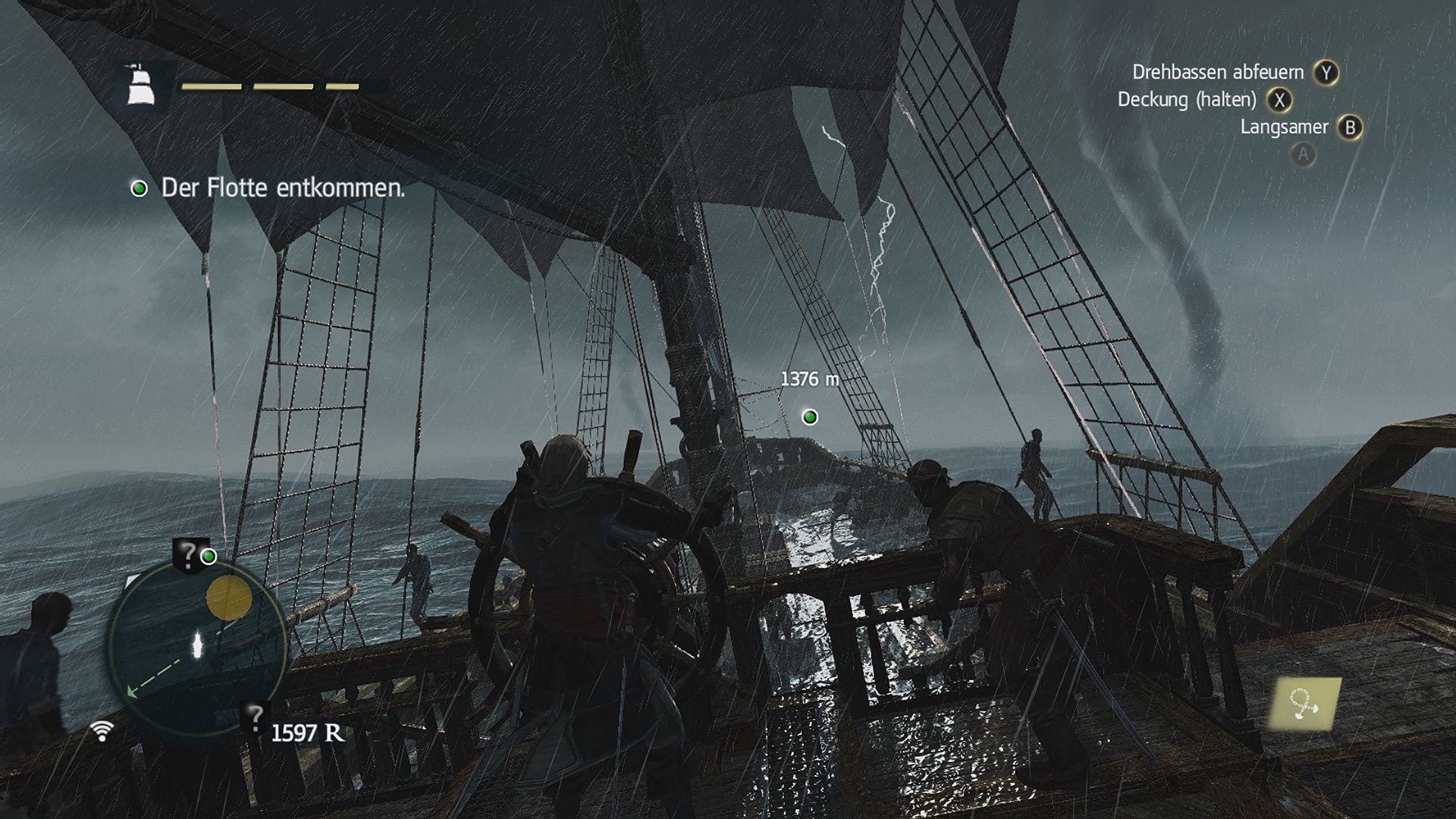Select the chain shot weapon icon
Screen dimensions: 1456x819
tap(1304, 704)
